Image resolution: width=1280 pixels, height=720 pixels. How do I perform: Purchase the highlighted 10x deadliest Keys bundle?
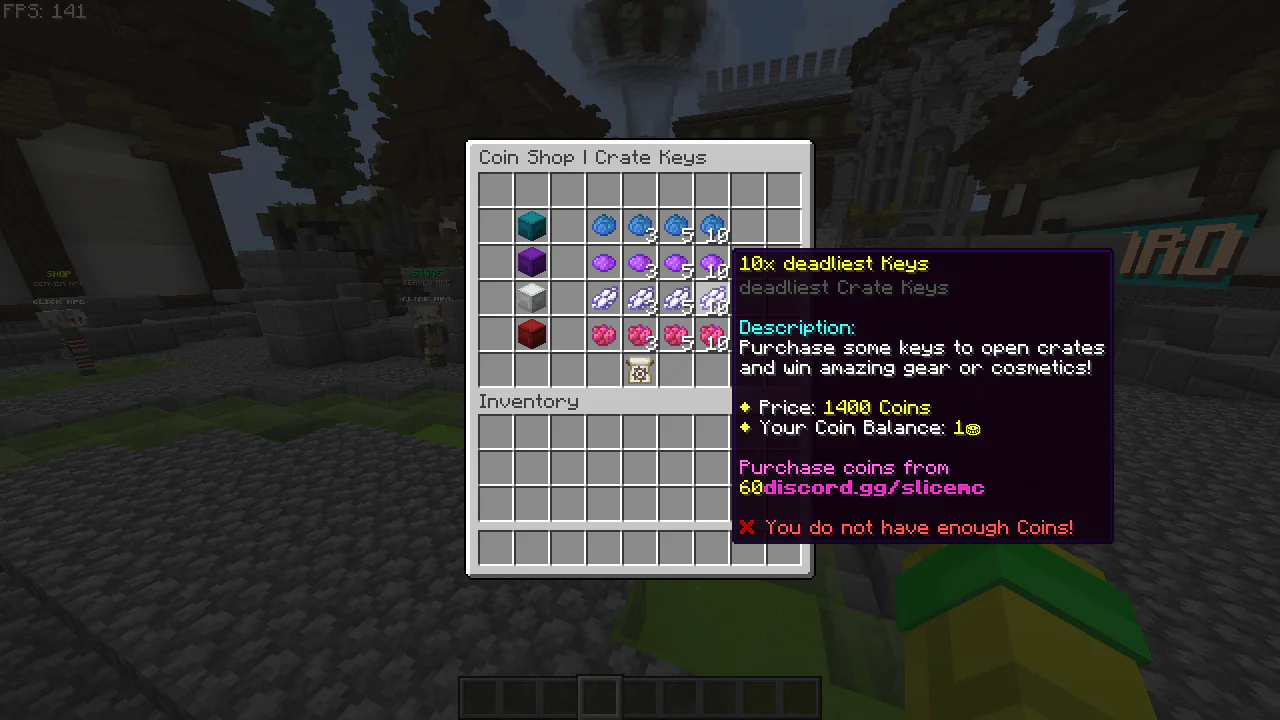click(x=711, y=297)
